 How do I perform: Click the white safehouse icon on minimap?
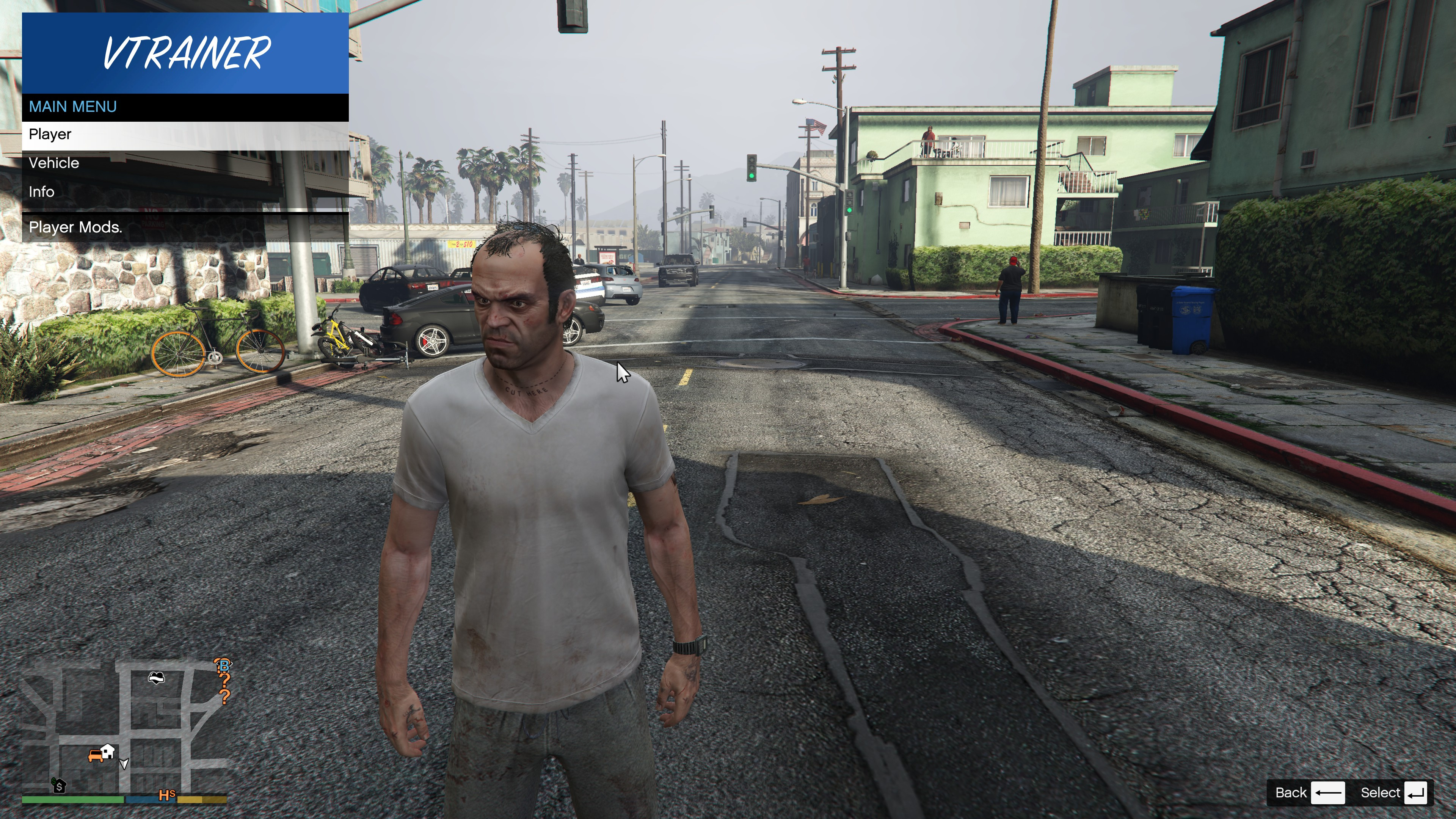point(107,751)
